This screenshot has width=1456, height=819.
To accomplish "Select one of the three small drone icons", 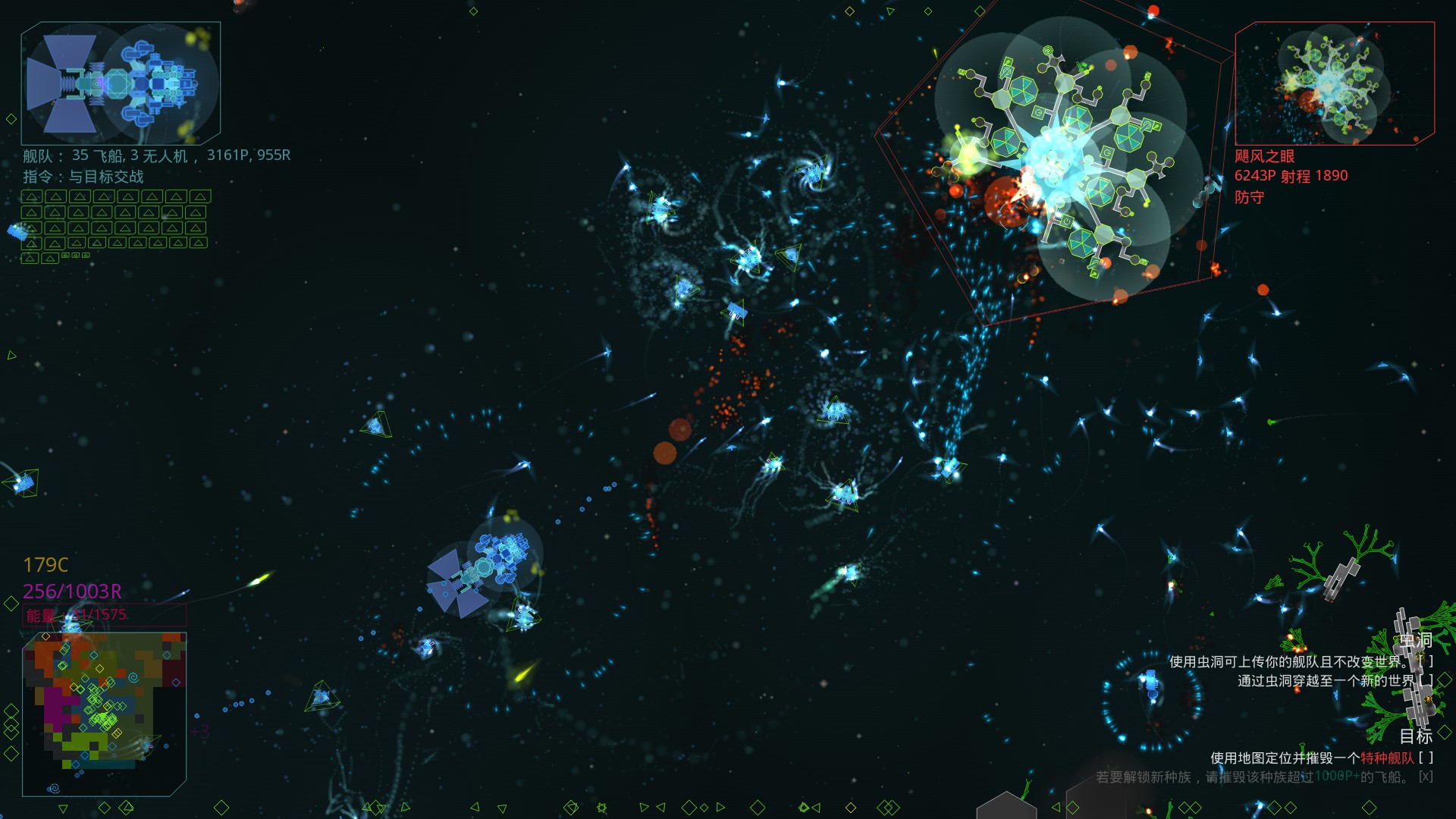I will (75, 255).
